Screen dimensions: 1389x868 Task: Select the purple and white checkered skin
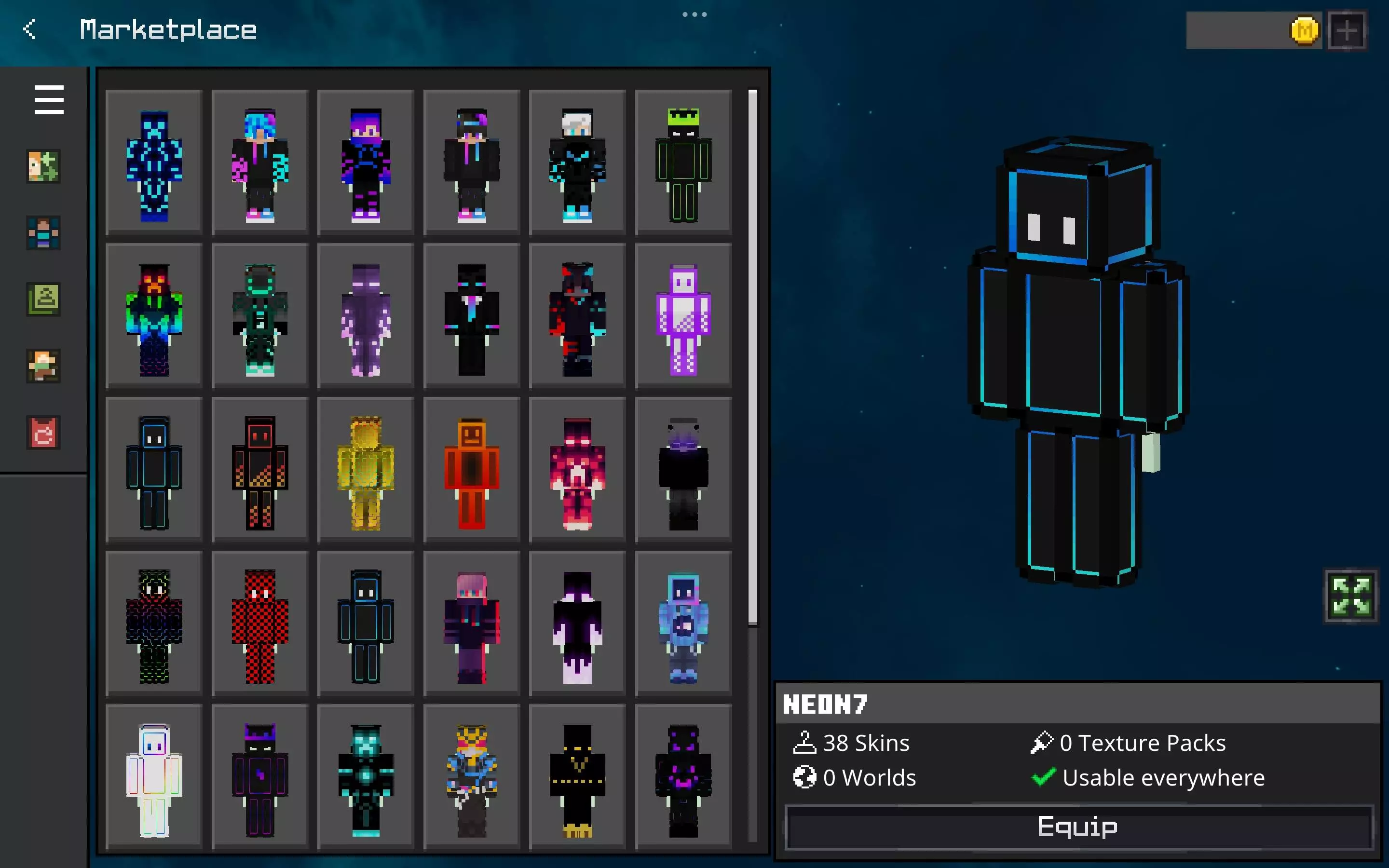683,317
